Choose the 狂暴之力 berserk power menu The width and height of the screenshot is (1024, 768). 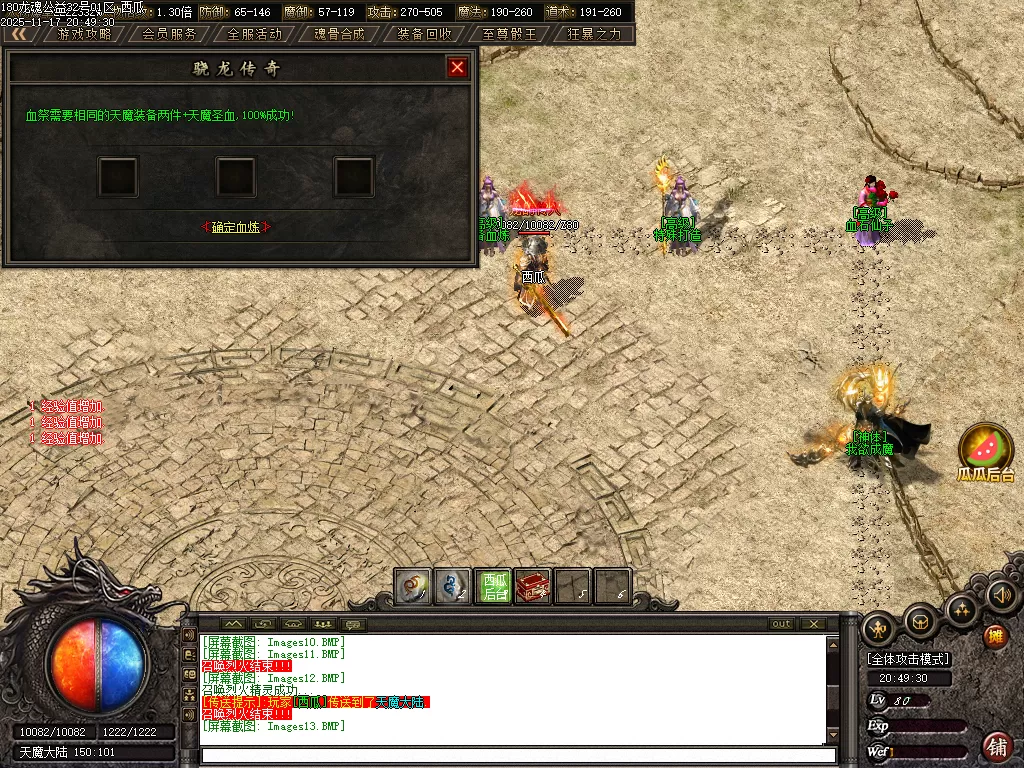tap(594, 33)
